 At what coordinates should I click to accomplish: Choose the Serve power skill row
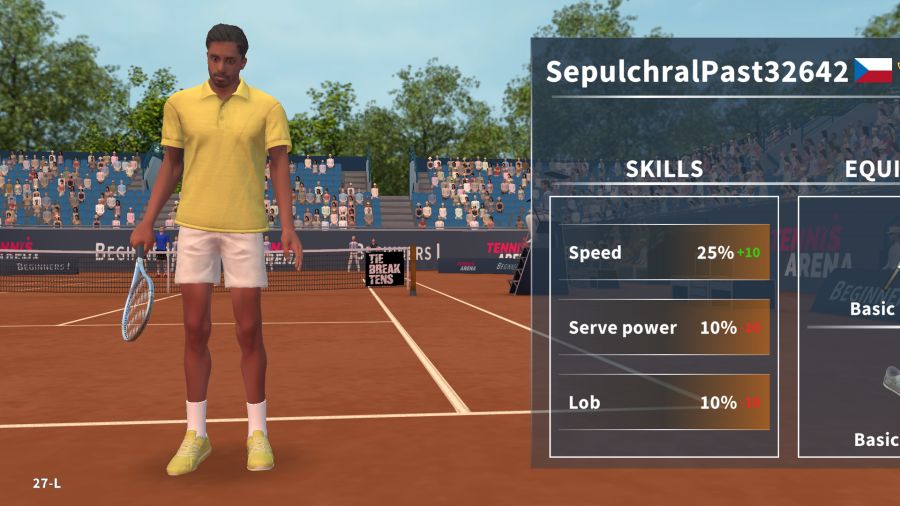[x=664, y=328]
